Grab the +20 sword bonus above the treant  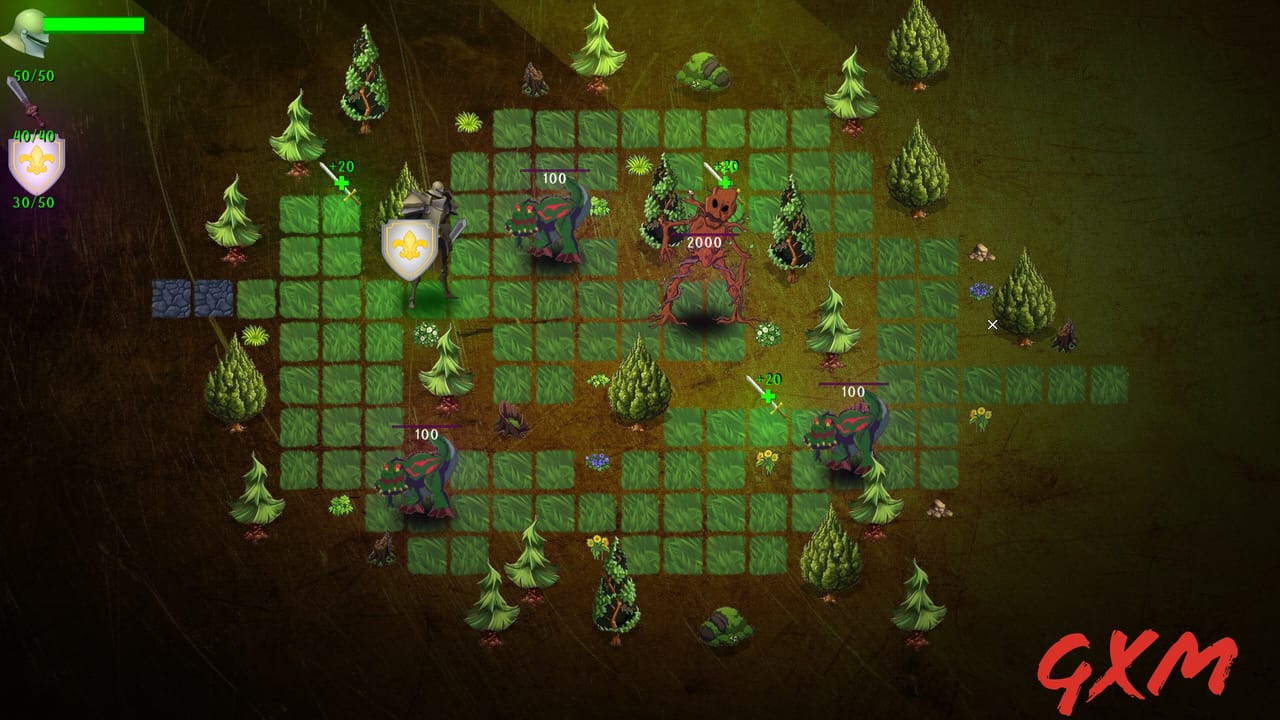(x=722, y=175)
